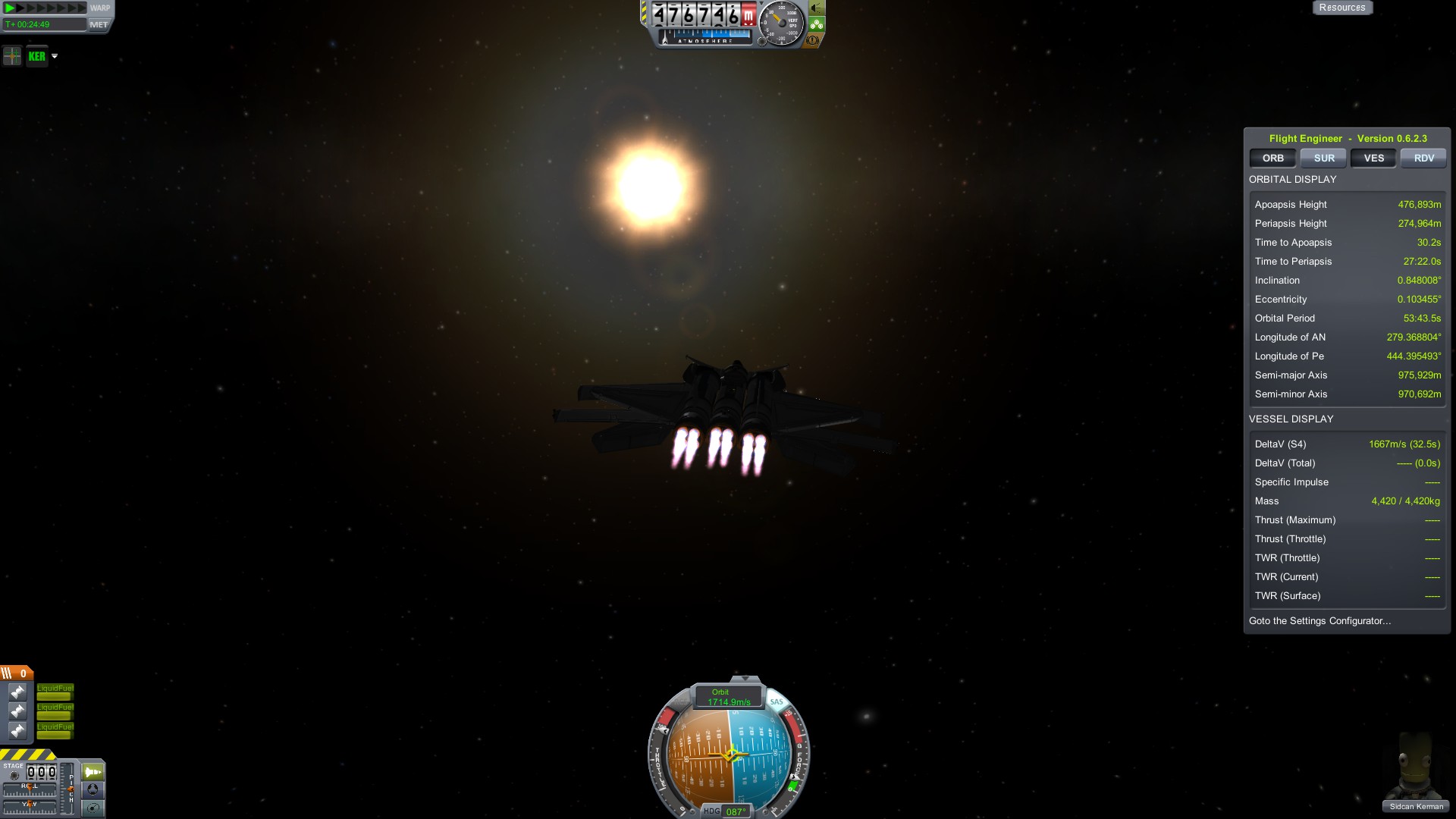Open the orbital map view

(93, 808)
